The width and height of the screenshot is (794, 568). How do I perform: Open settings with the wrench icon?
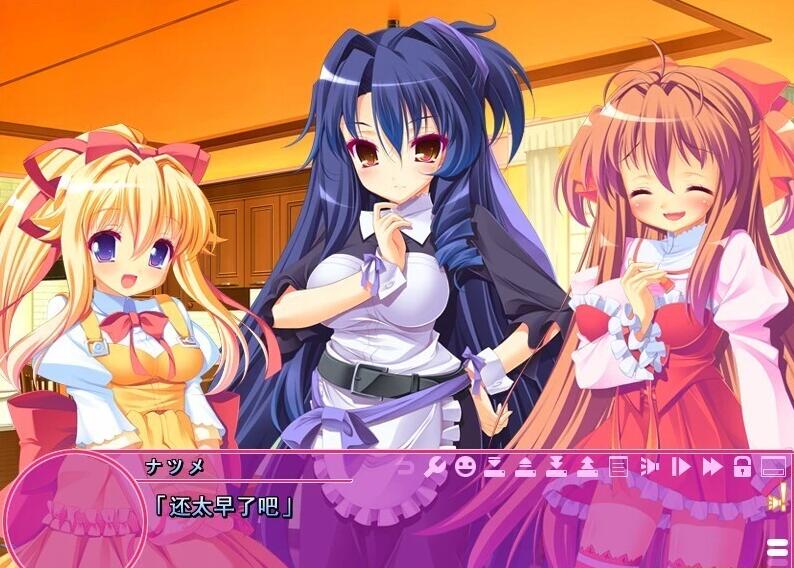pos(435,466)
